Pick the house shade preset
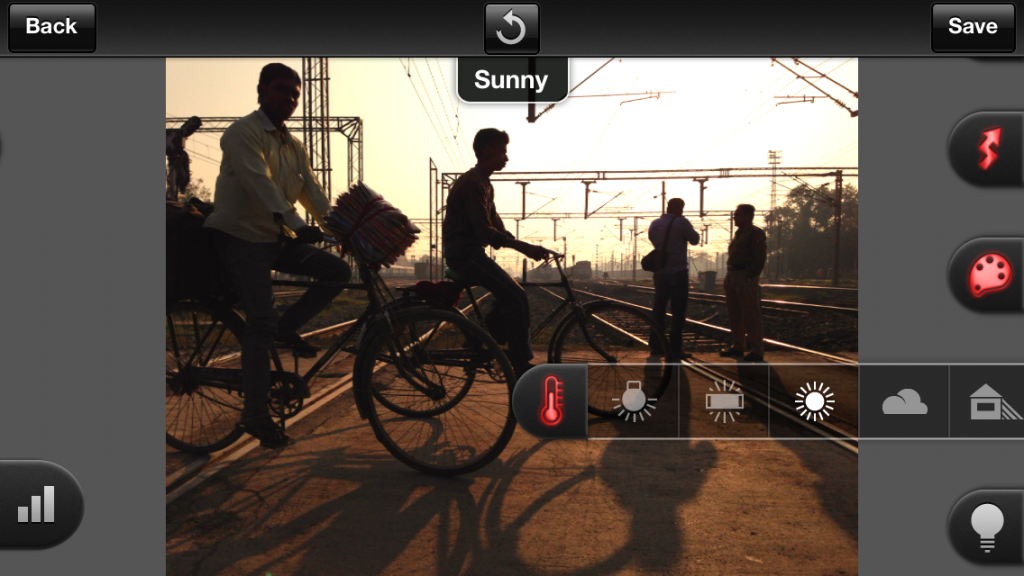 click(990, 402)
